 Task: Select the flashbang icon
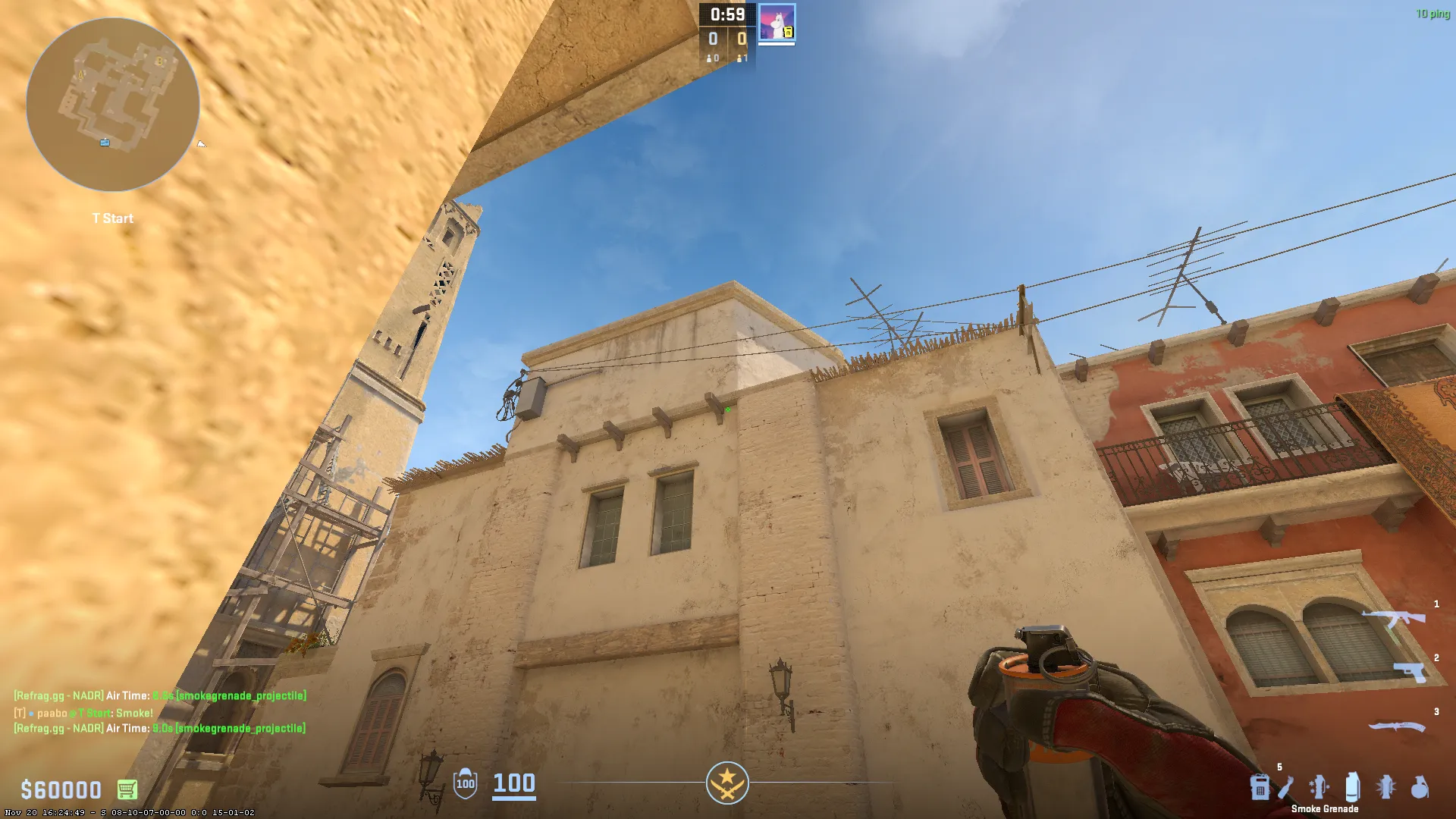pyautogui.click(x=1386, y=787)
